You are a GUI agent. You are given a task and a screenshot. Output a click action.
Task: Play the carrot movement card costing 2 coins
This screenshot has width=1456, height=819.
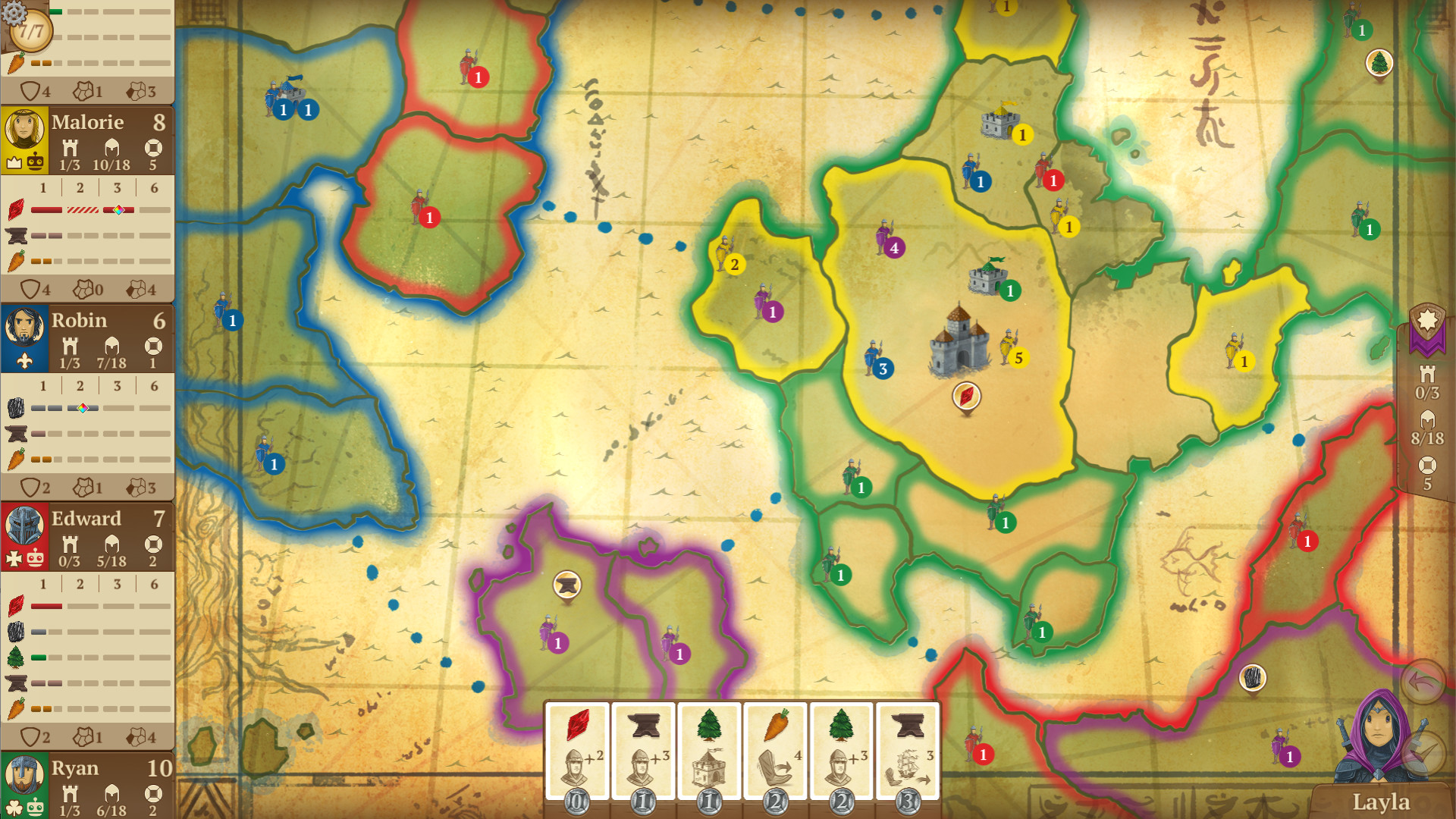(x=777, y=747)
